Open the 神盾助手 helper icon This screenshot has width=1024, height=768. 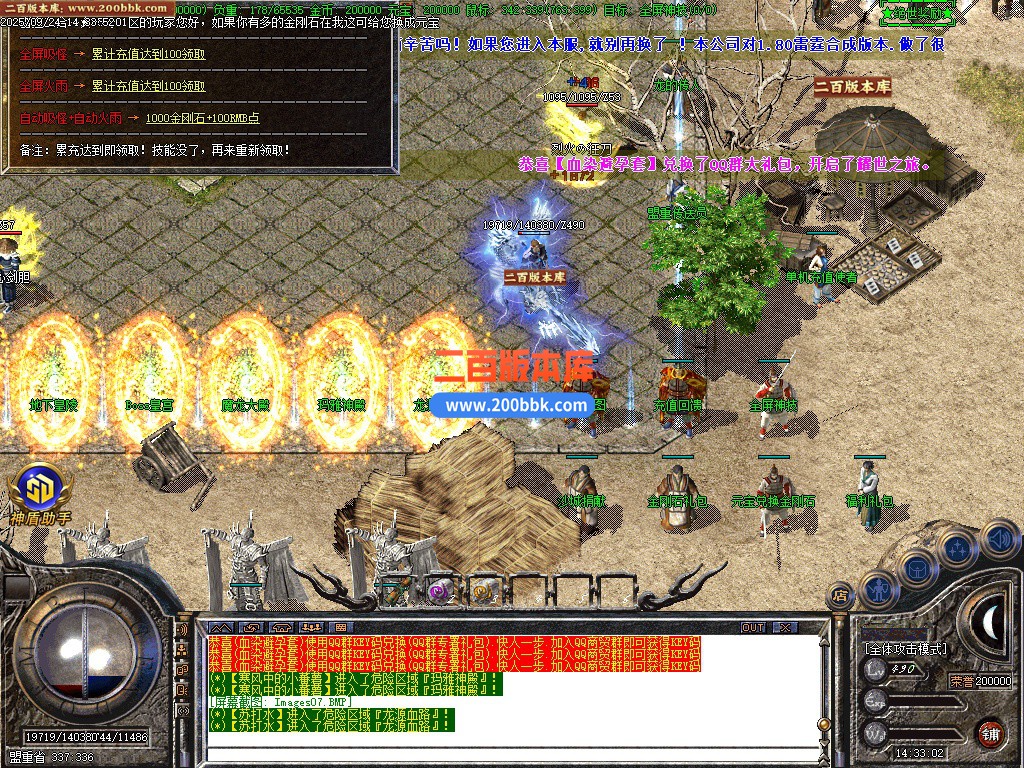[x=38, y=492]
